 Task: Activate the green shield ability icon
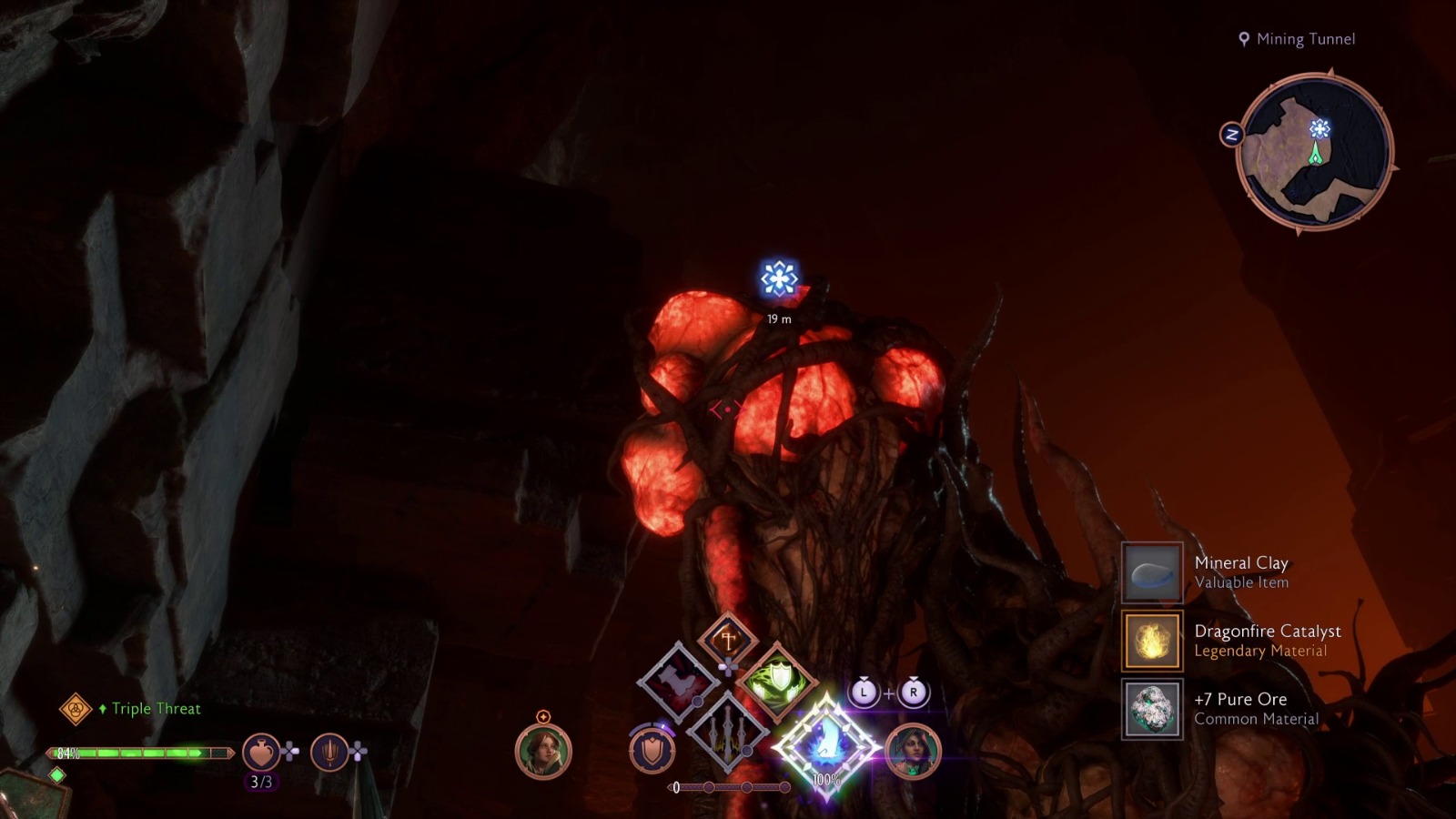[x=777, y=681]
